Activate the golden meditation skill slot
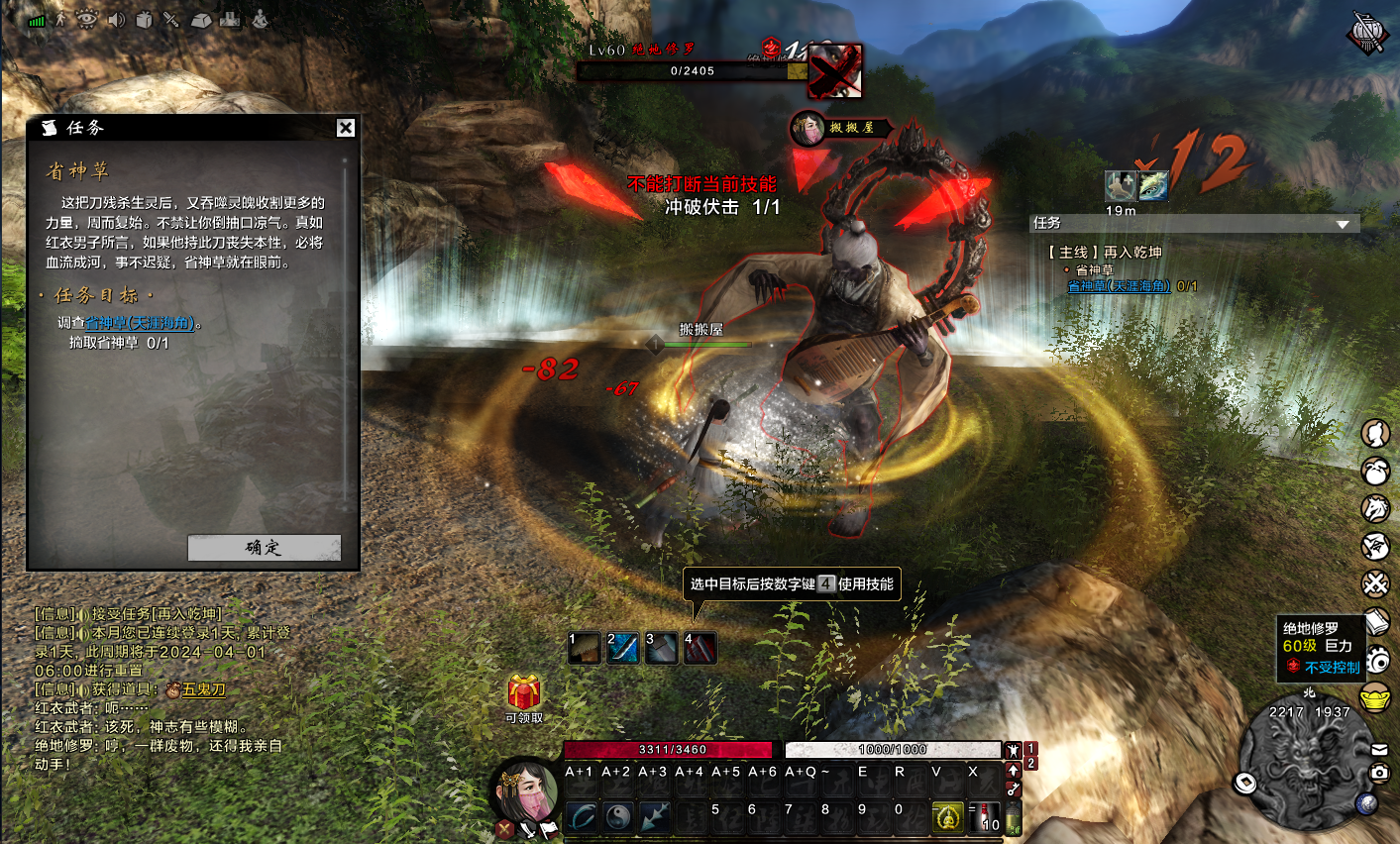The height and width of the screenshot is (844, 1400). click(948, 817)
